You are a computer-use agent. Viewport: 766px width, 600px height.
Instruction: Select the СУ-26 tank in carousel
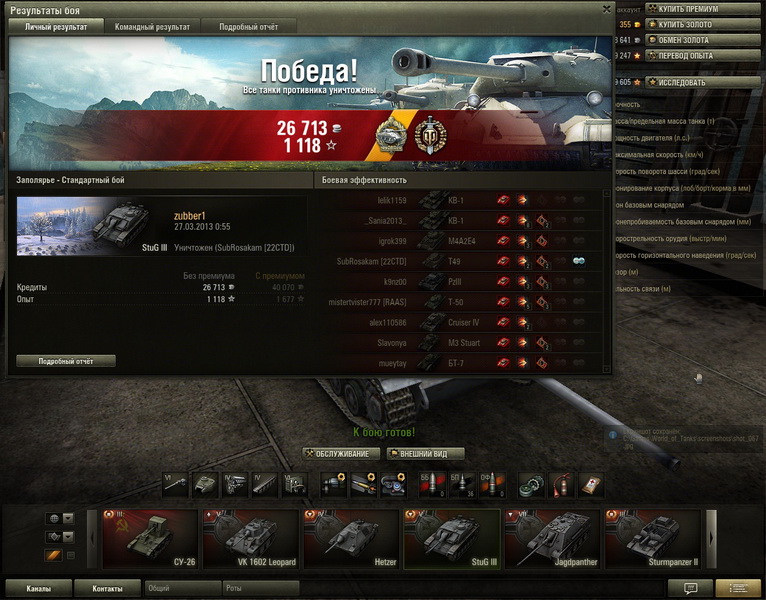click(151, 539)
